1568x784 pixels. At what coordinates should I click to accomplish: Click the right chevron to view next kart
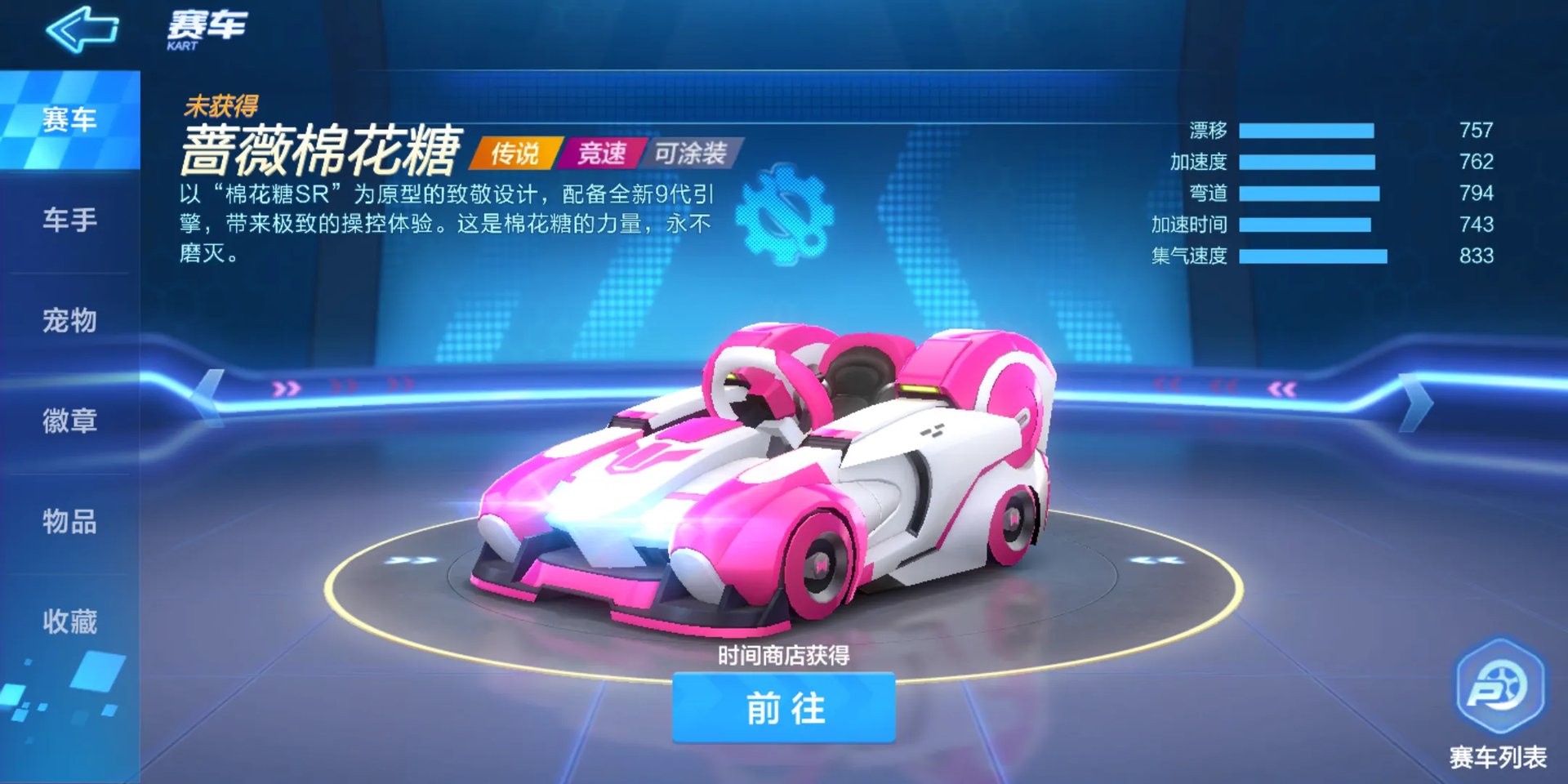(x=1419, y=400)
